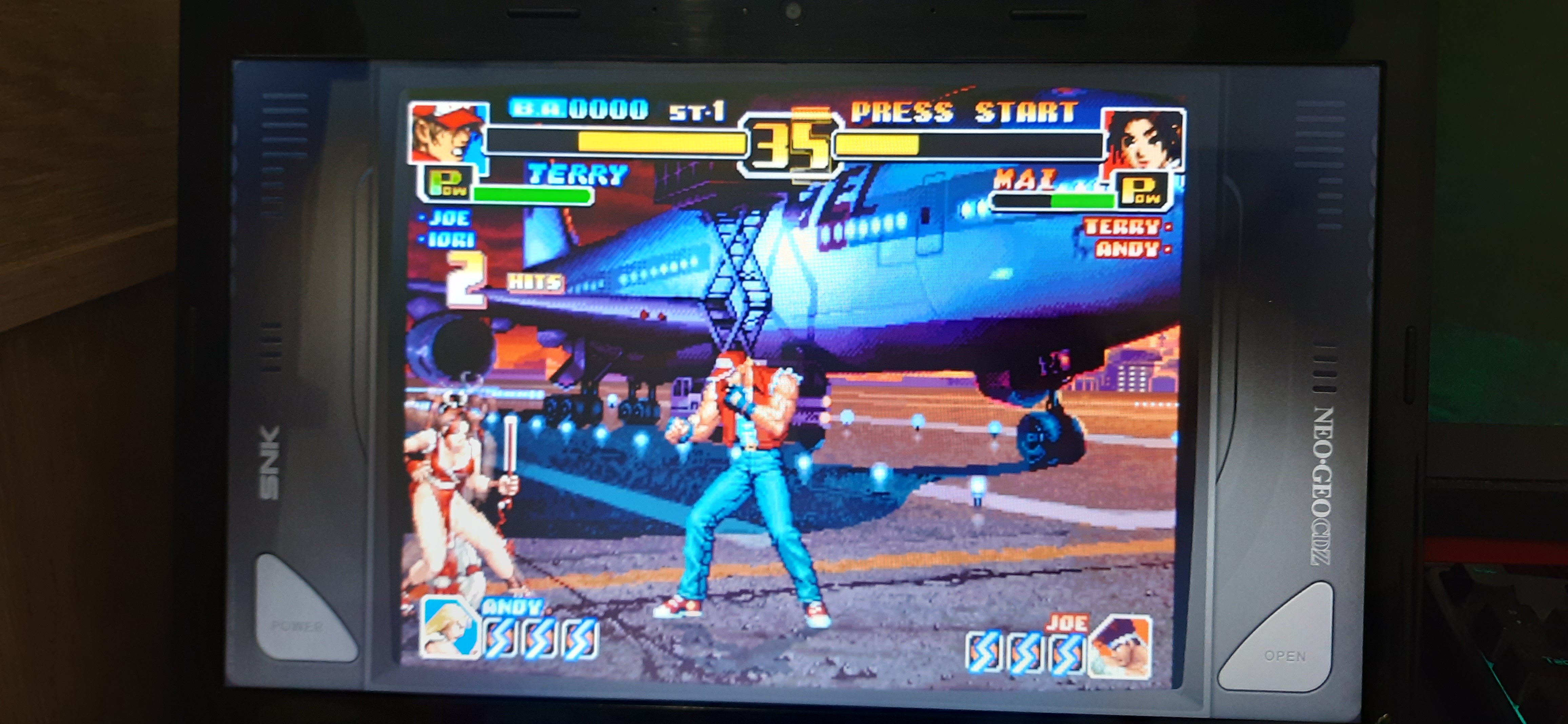
Task: Select the Andy striker portrait
Action: [x=449, y=627]
